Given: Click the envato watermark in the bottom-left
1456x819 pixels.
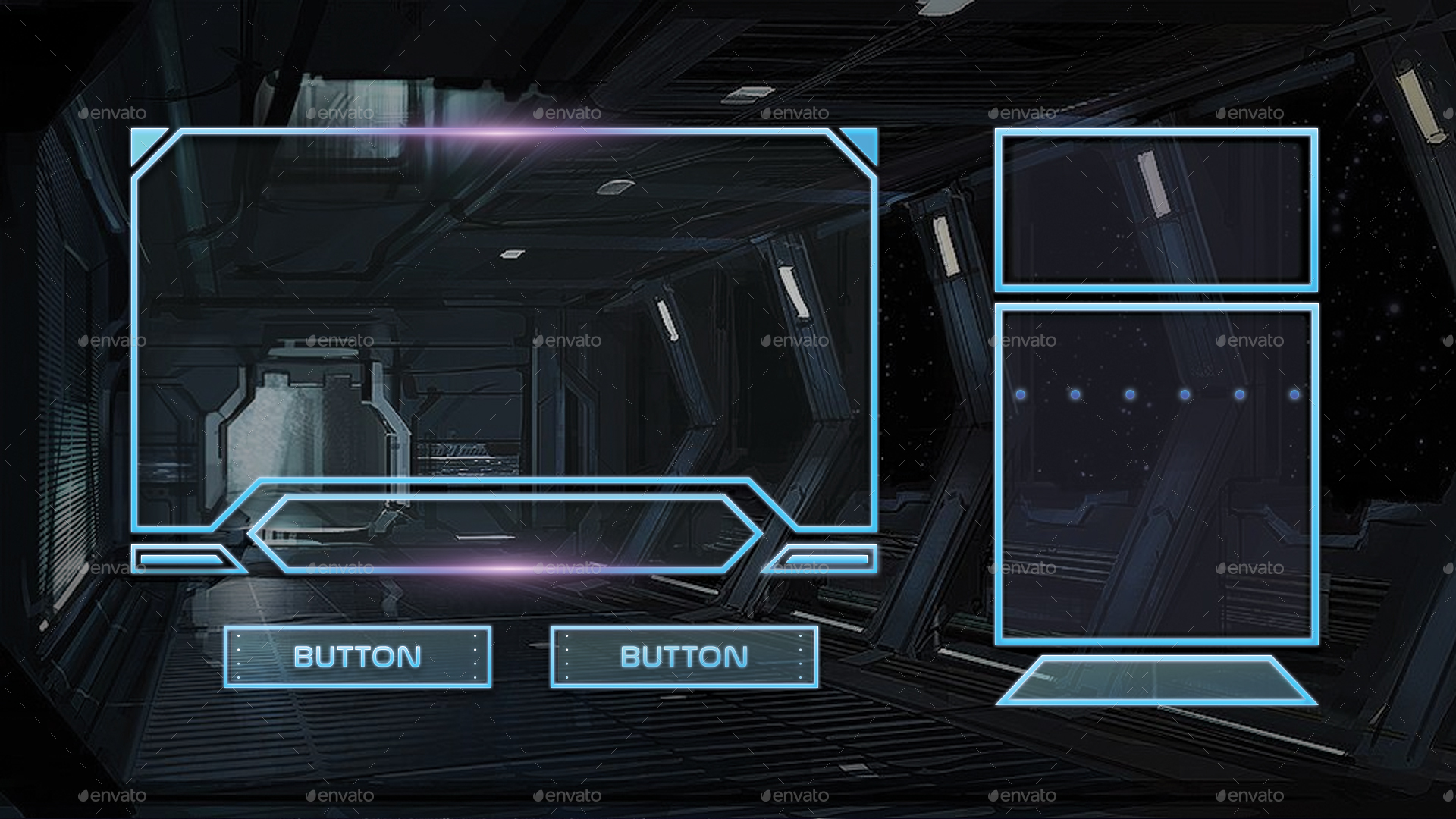Looking at the screenshot, I should coord(114,795).
